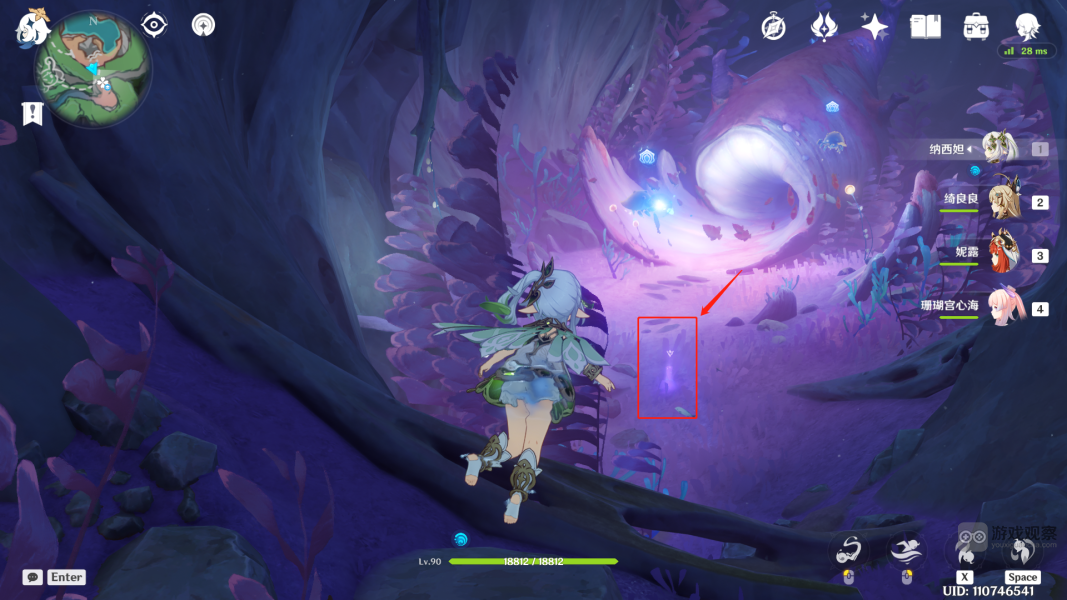Viewport: 1067px width, 600px height.
Task: Open the four-point star events icon
Action: [874, 27]
